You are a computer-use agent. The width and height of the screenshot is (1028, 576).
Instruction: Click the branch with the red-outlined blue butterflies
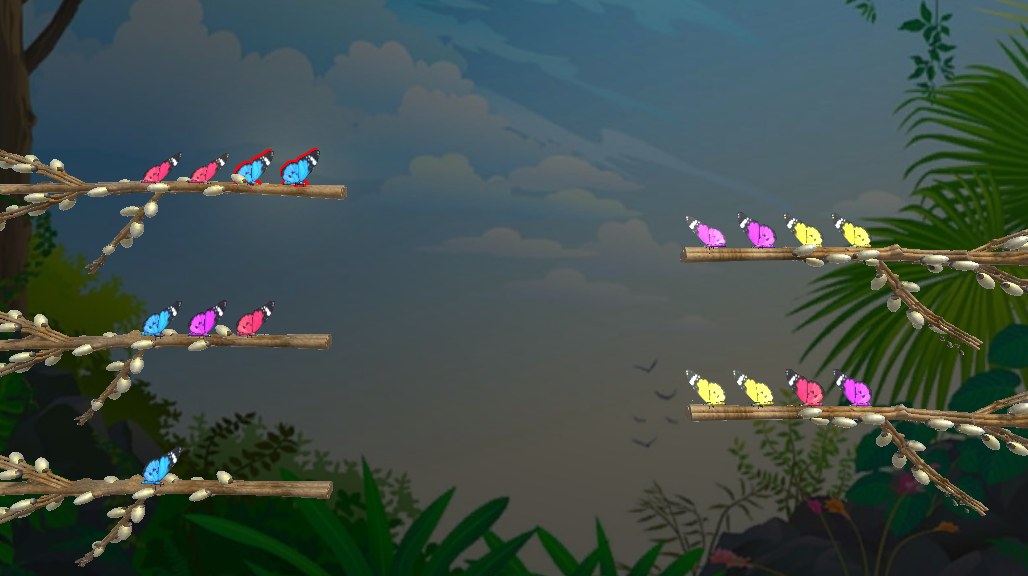[x=200, y=189]
